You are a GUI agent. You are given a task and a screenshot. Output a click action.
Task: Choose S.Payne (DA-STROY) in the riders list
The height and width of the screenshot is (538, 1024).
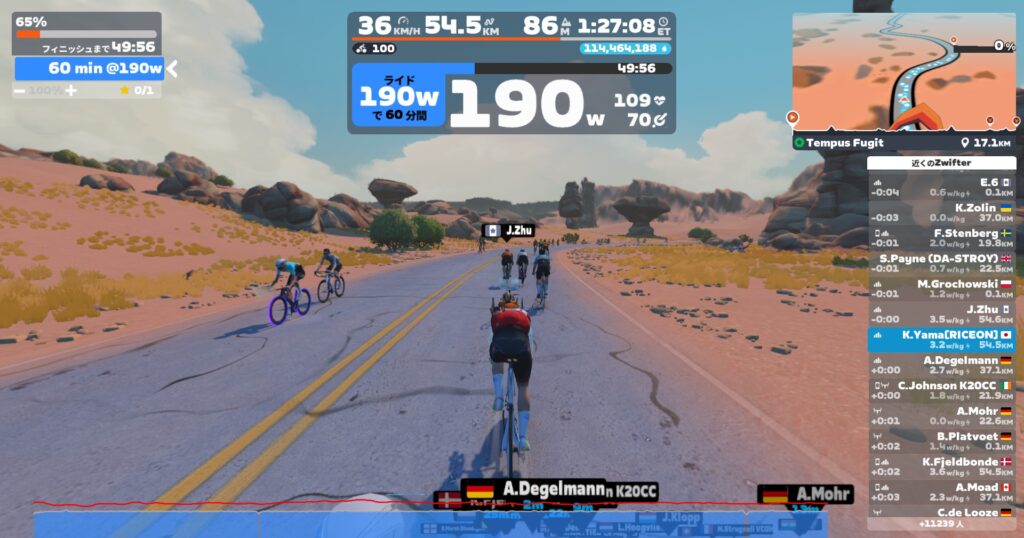click(941, 263)
